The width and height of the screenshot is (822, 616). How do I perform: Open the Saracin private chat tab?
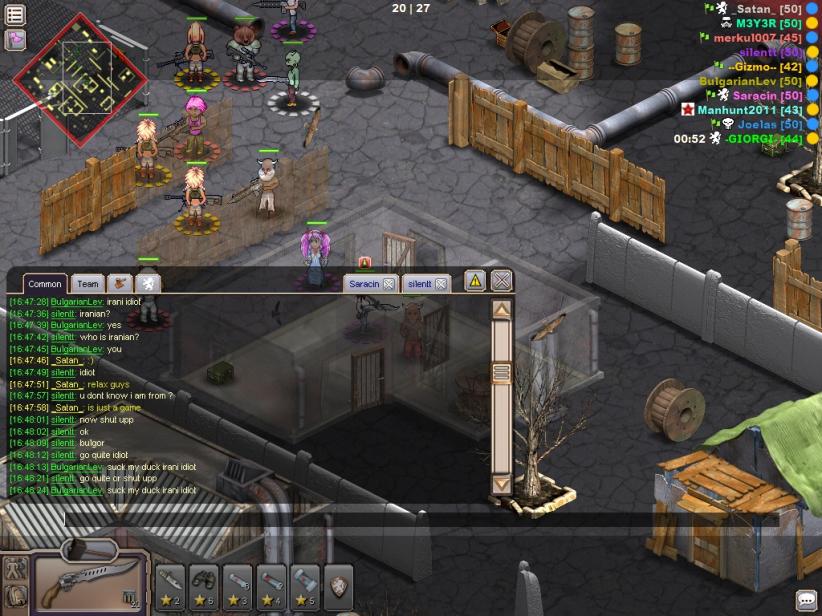coord(364,284)
